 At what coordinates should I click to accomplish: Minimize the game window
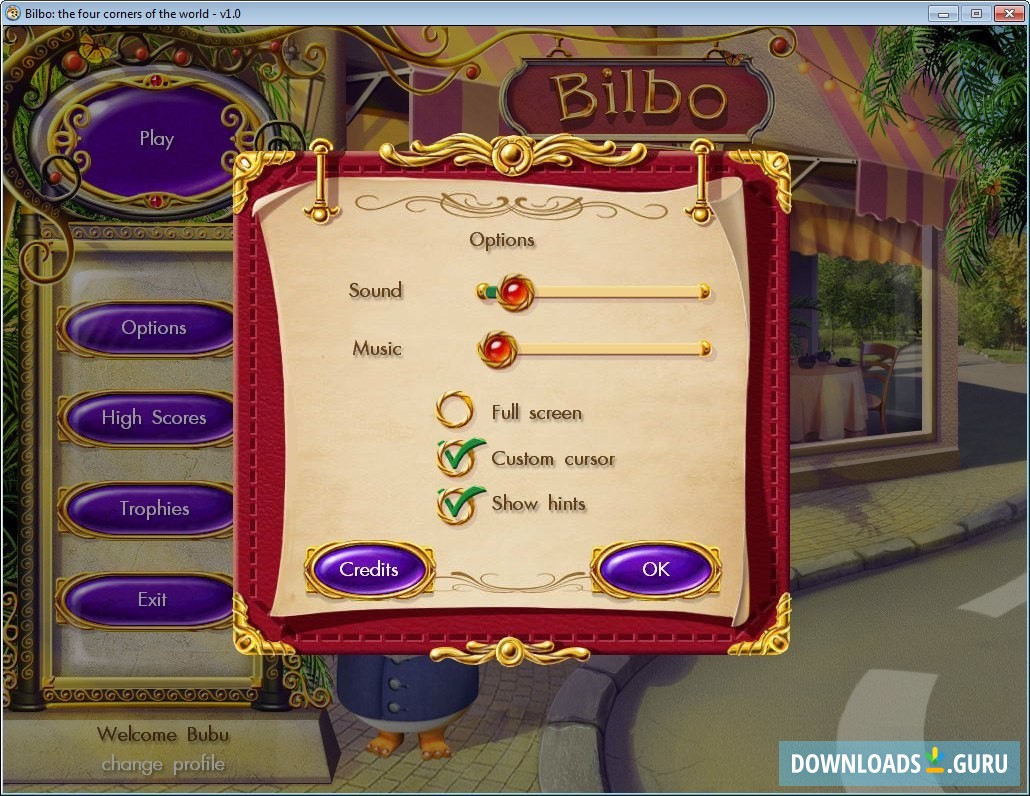point(943,13)
